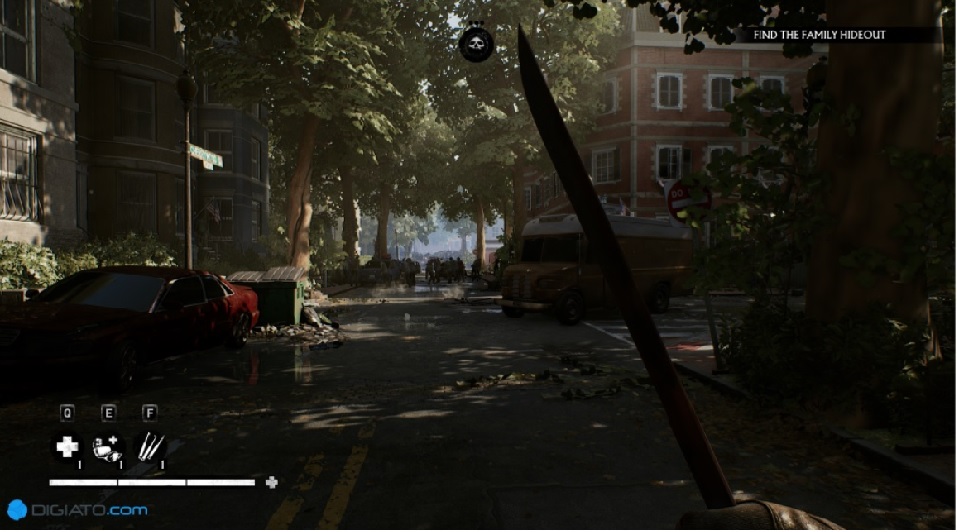Click the skull compass marker
957x532 pixels.
click(x=476, y=44)
